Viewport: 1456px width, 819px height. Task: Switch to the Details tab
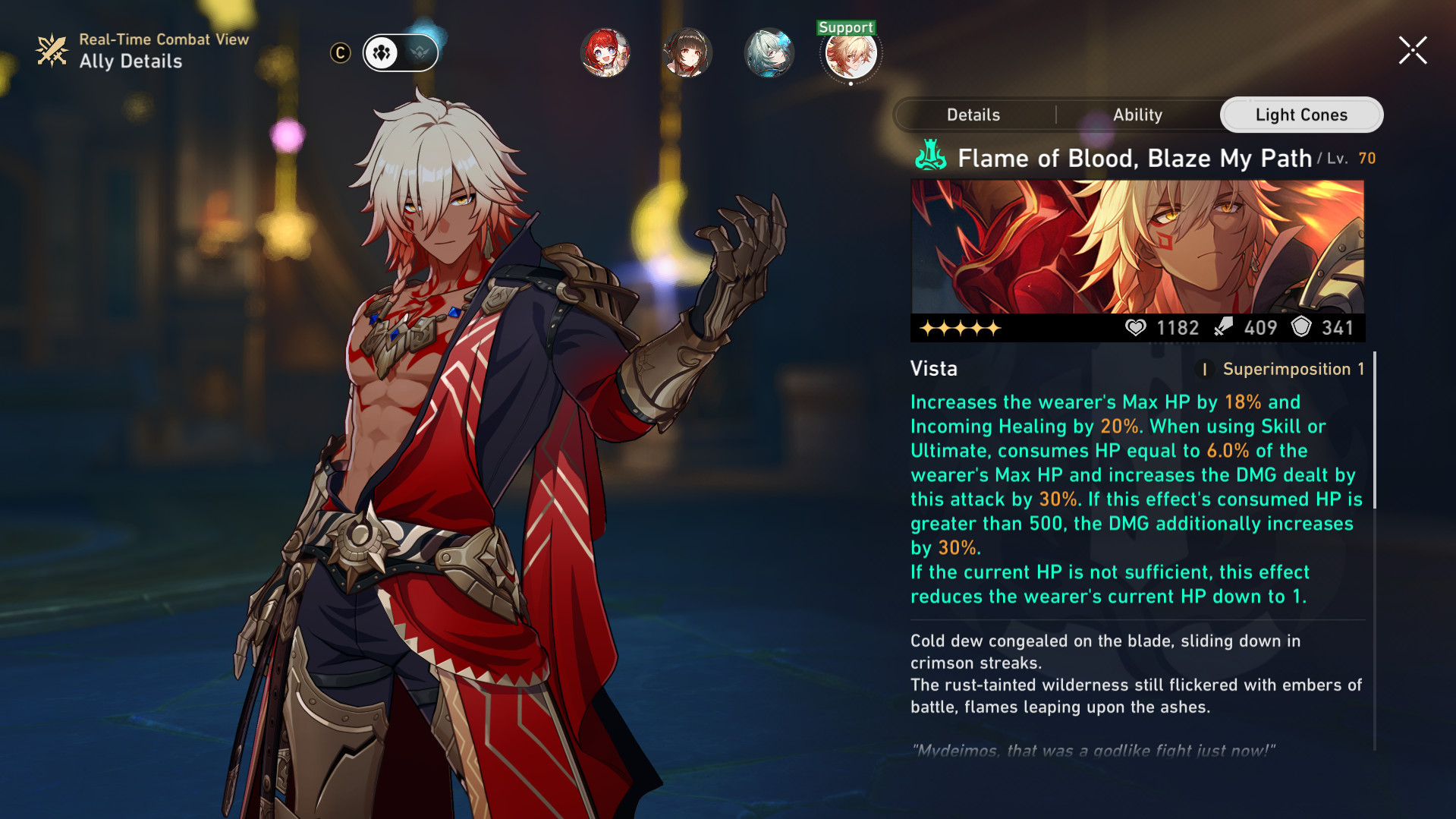pos(973,115)
